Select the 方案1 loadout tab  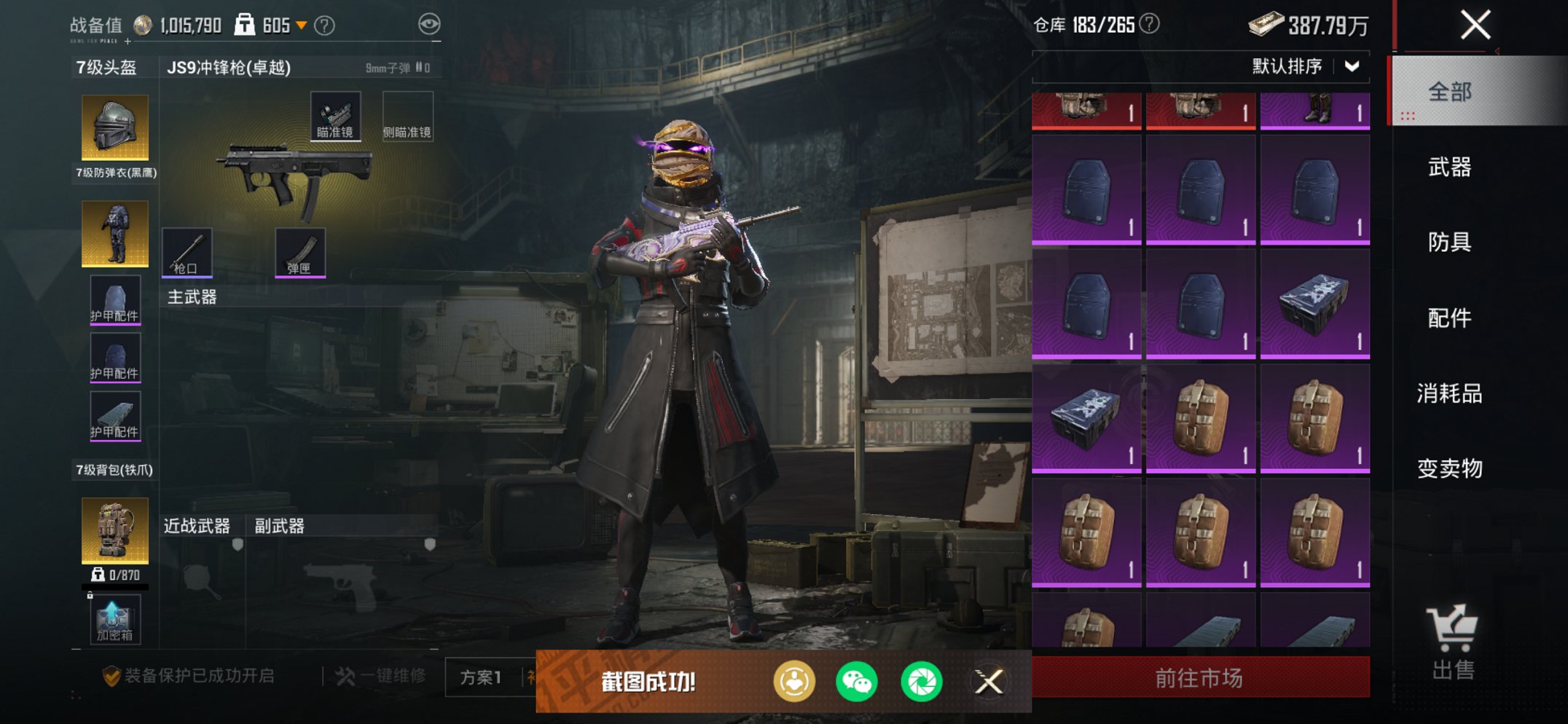tap(481, 677)
